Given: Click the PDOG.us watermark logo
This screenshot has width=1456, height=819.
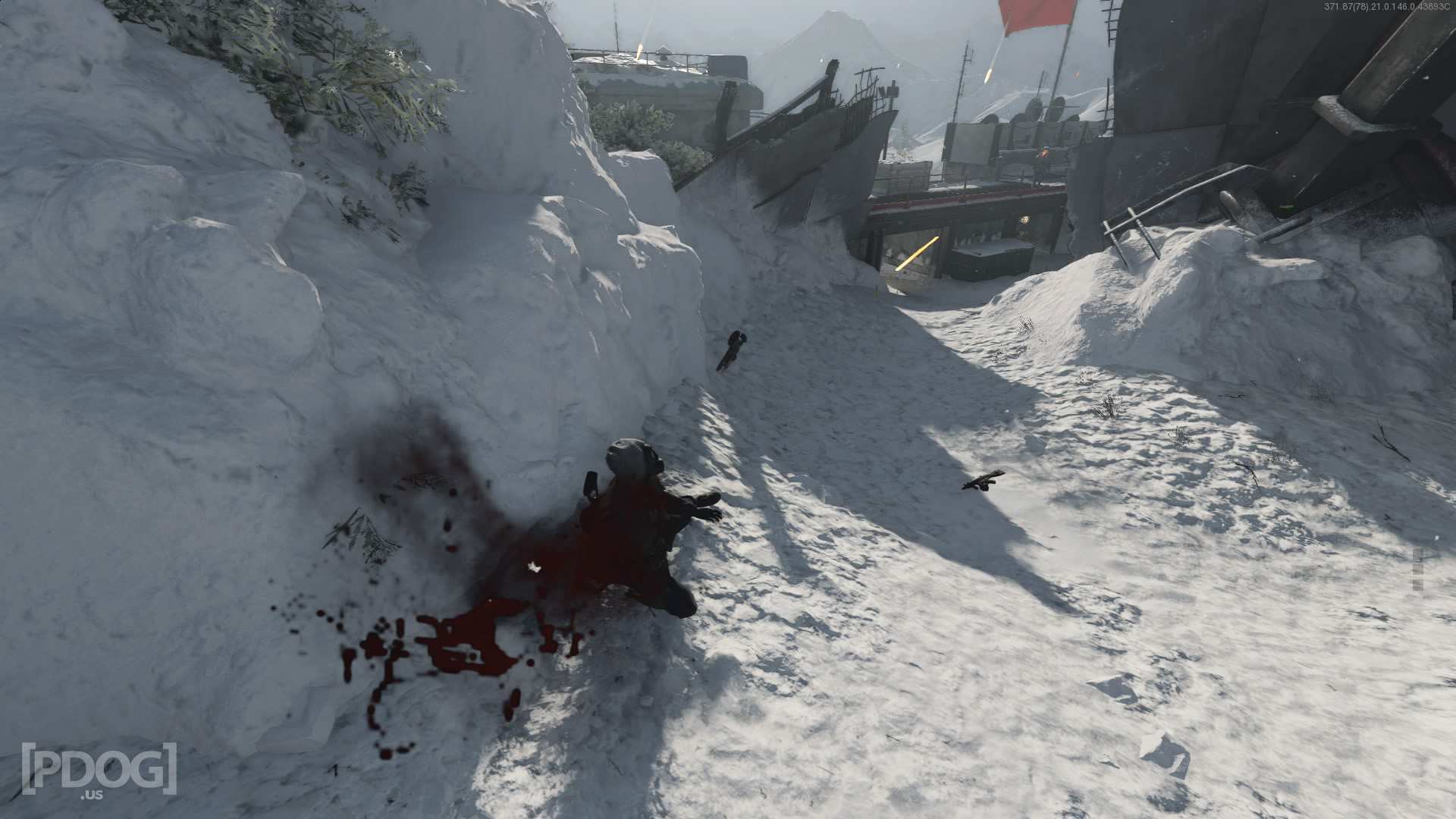Looking at the screenshot, I should (99, 771).
